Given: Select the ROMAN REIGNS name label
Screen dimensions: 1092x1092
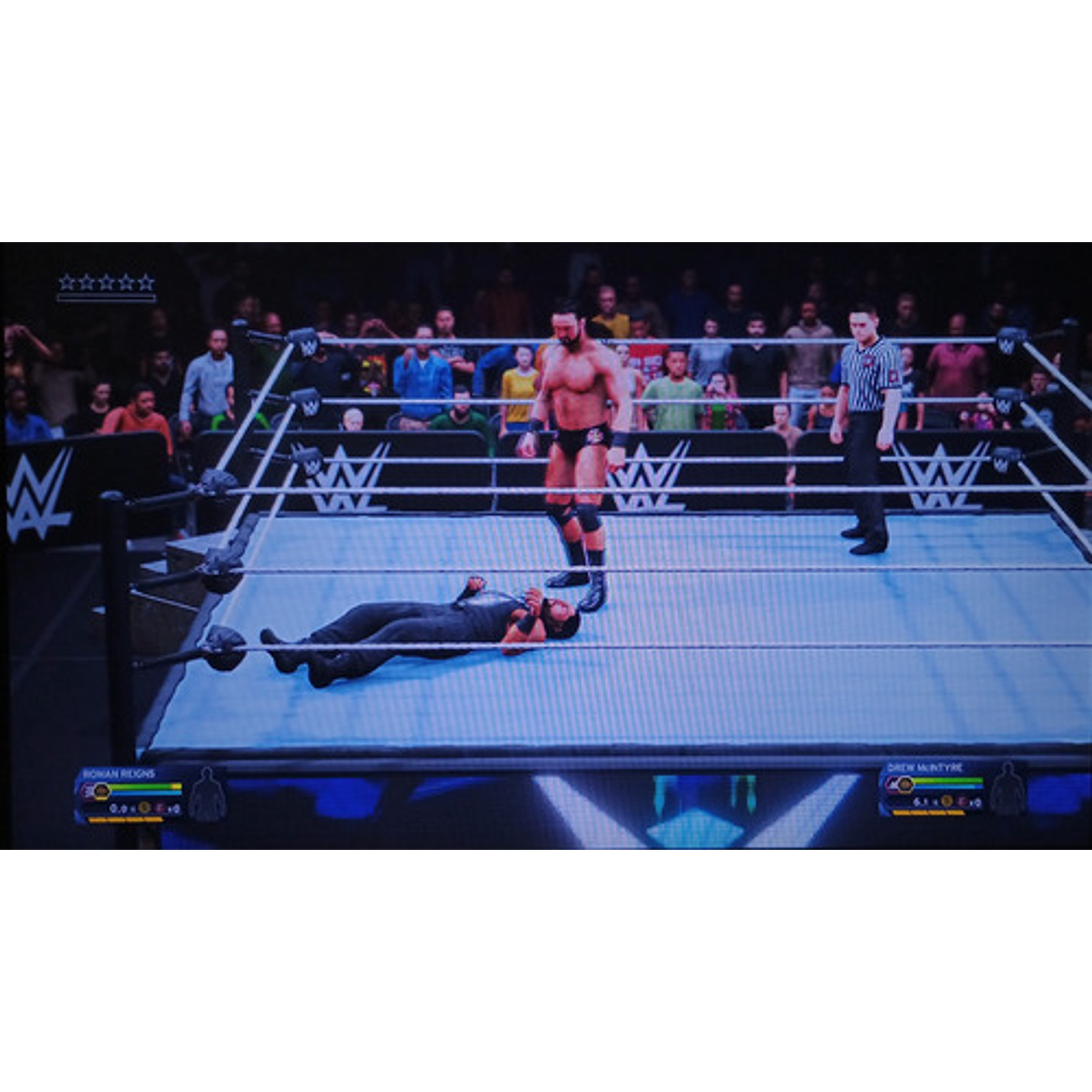Looking at the screenshot, I should [x=118, y=773].
